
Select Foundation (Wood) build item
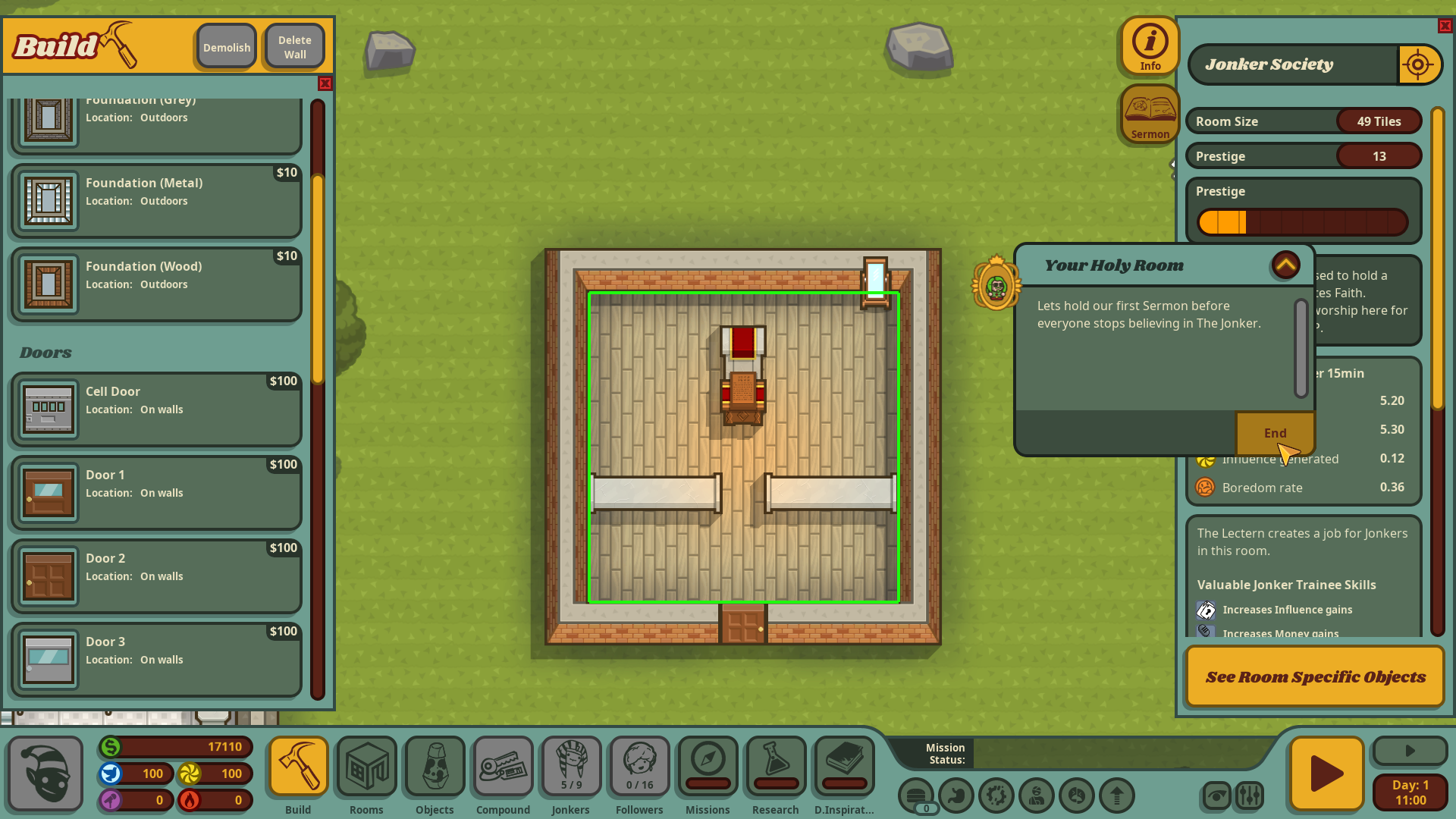pos(156,284)
